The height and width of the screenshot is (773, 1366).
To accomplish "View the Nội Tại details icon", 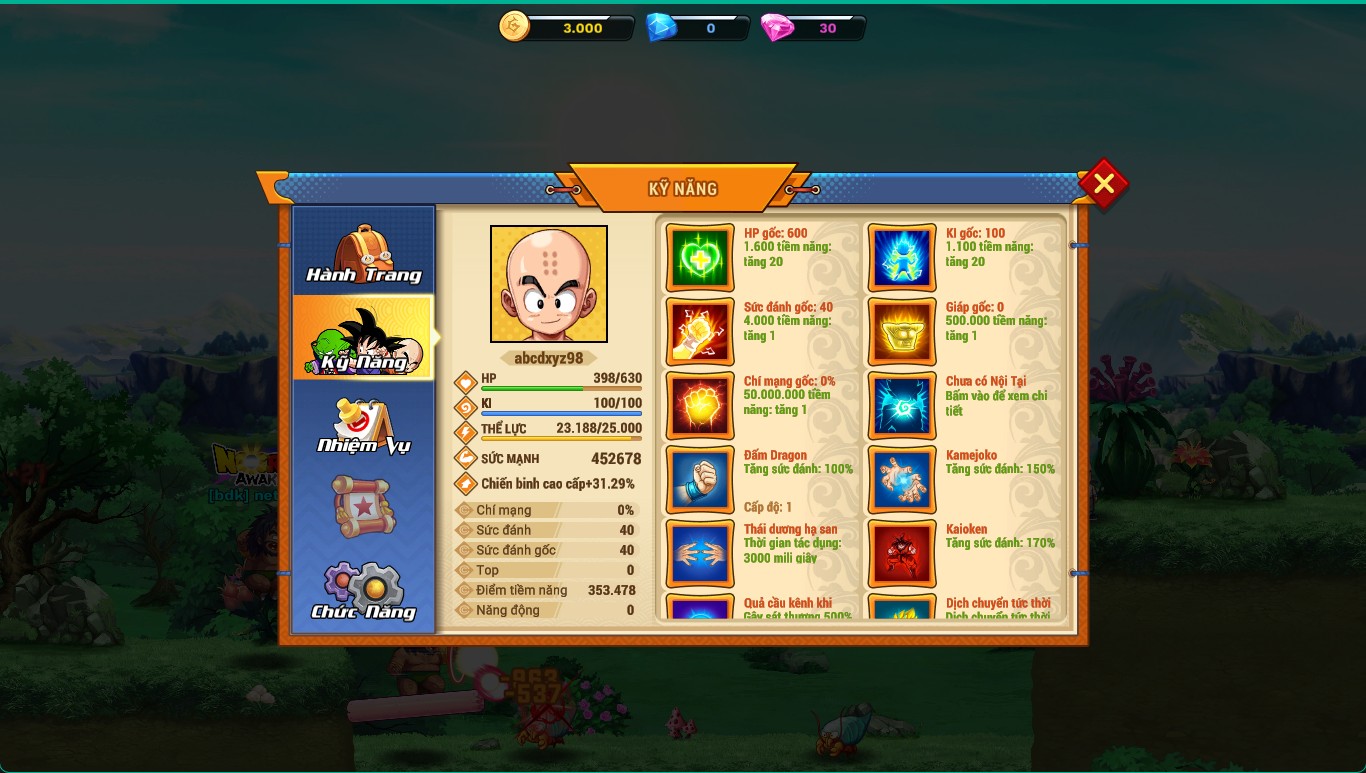I will [x=902, y=406].
